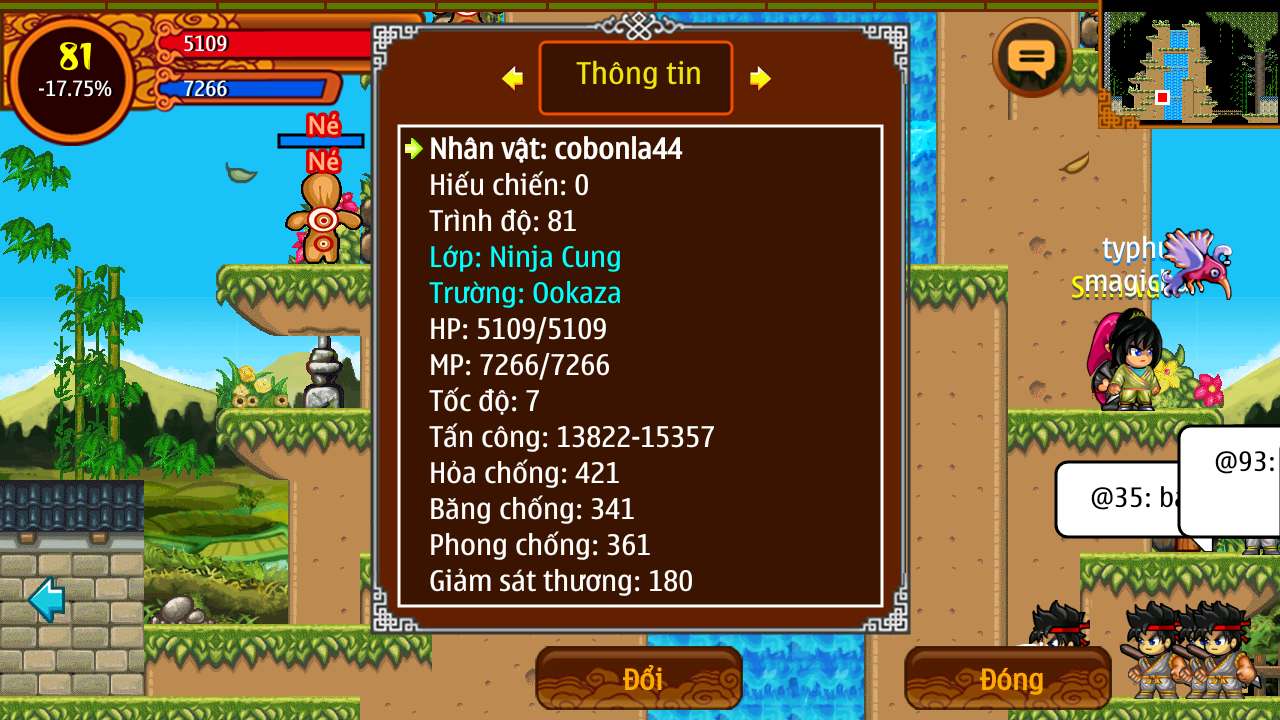Open the level 81 character portrait circle
Image resolution: width=1280 pixels, height=720 pixels.
coord(73,78)
